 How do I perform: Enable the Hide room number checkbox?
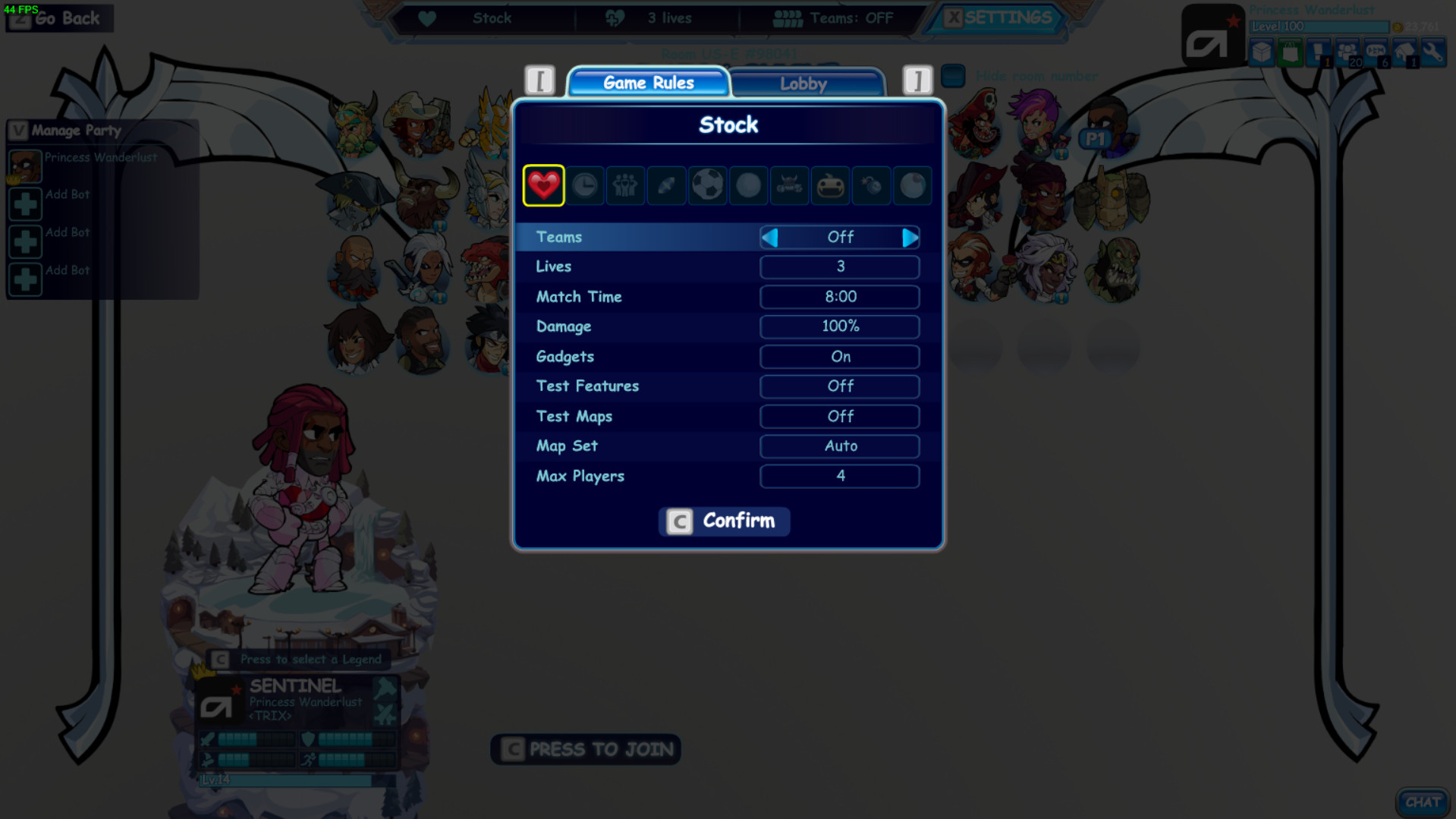[952, 76]
